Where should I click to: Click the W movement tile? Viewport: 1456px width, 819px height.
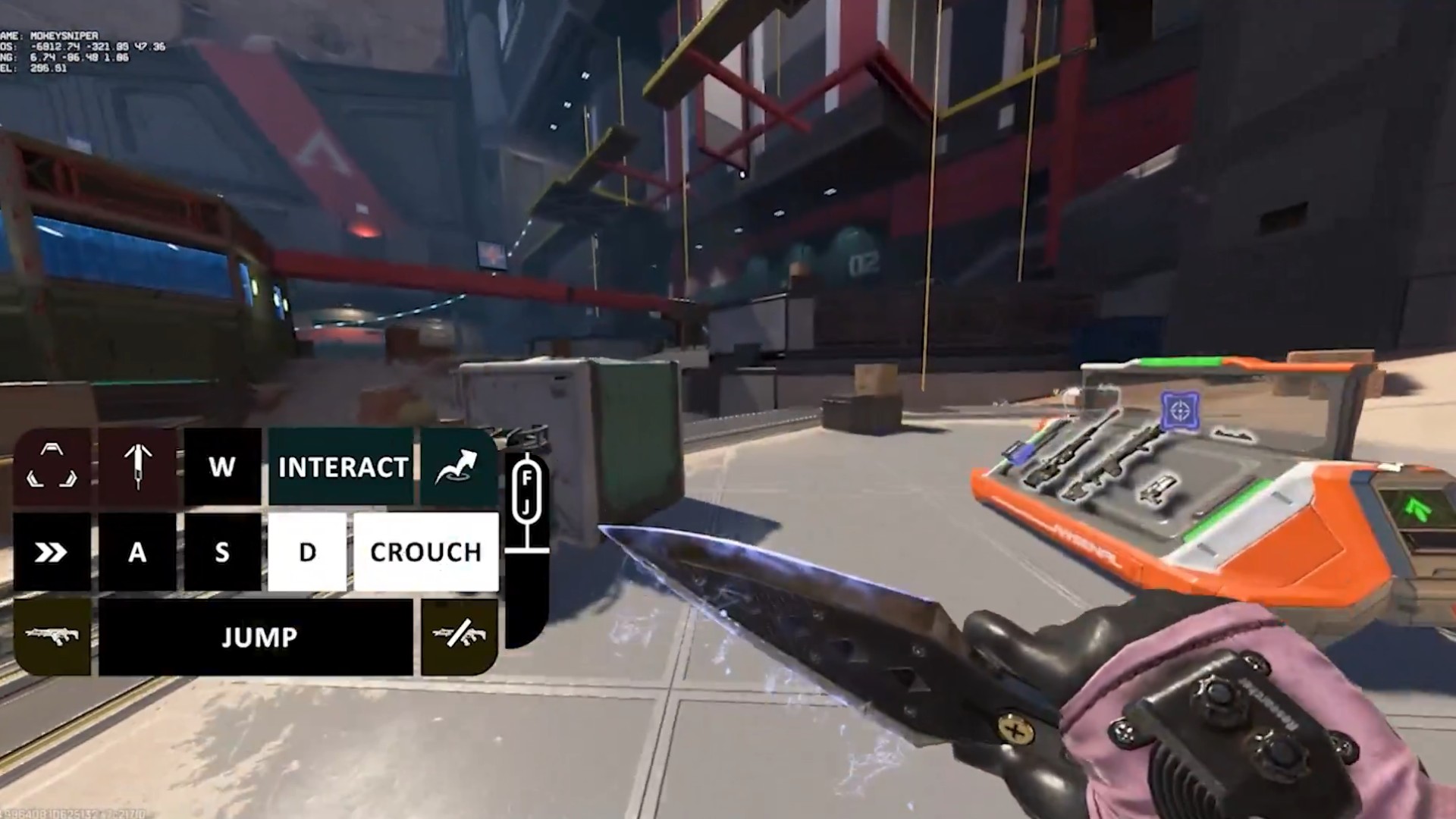(x=222, y=467)
